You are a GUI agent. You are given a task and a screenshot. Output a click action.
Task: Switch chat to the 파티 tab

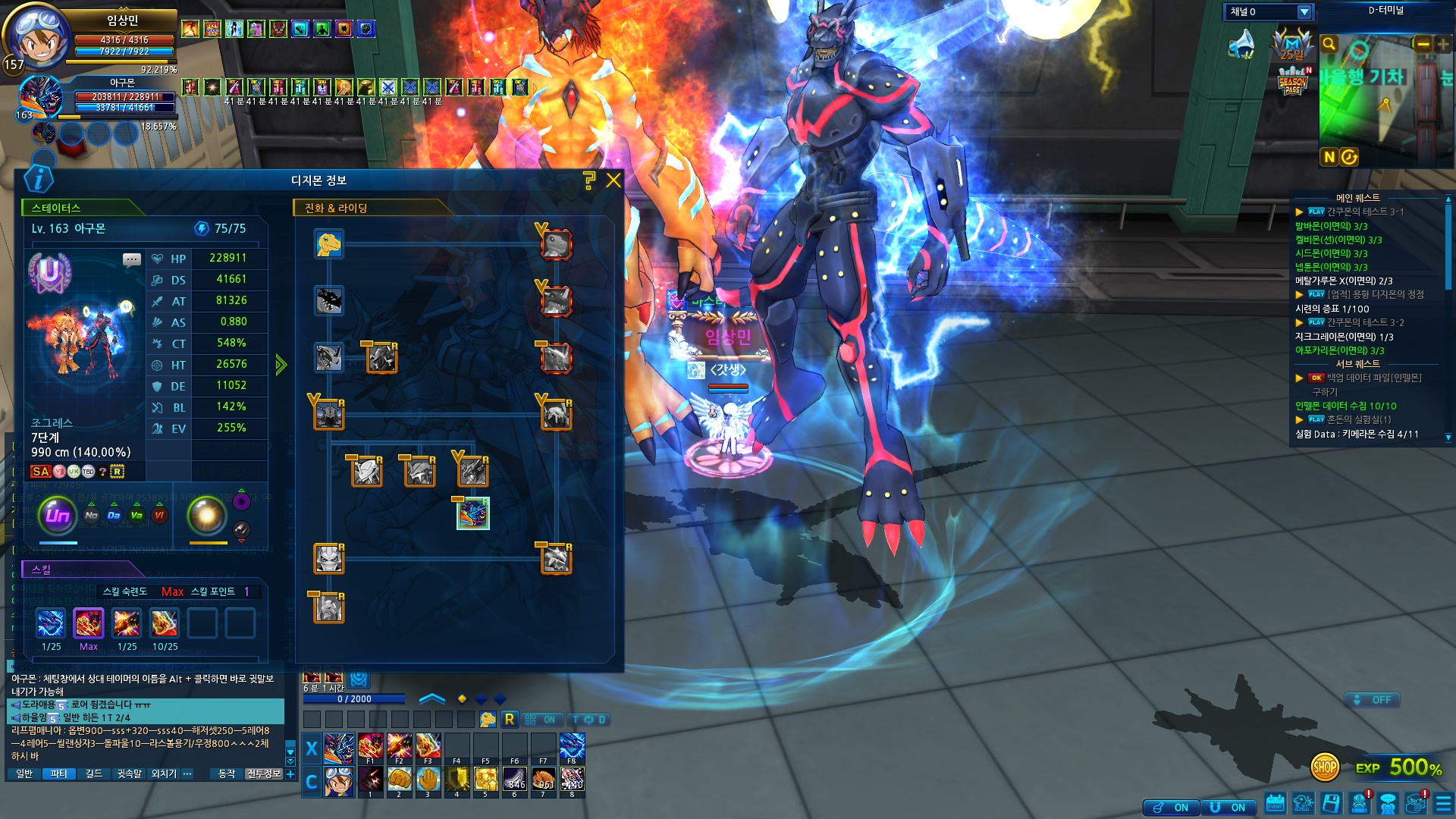[58, 773]
